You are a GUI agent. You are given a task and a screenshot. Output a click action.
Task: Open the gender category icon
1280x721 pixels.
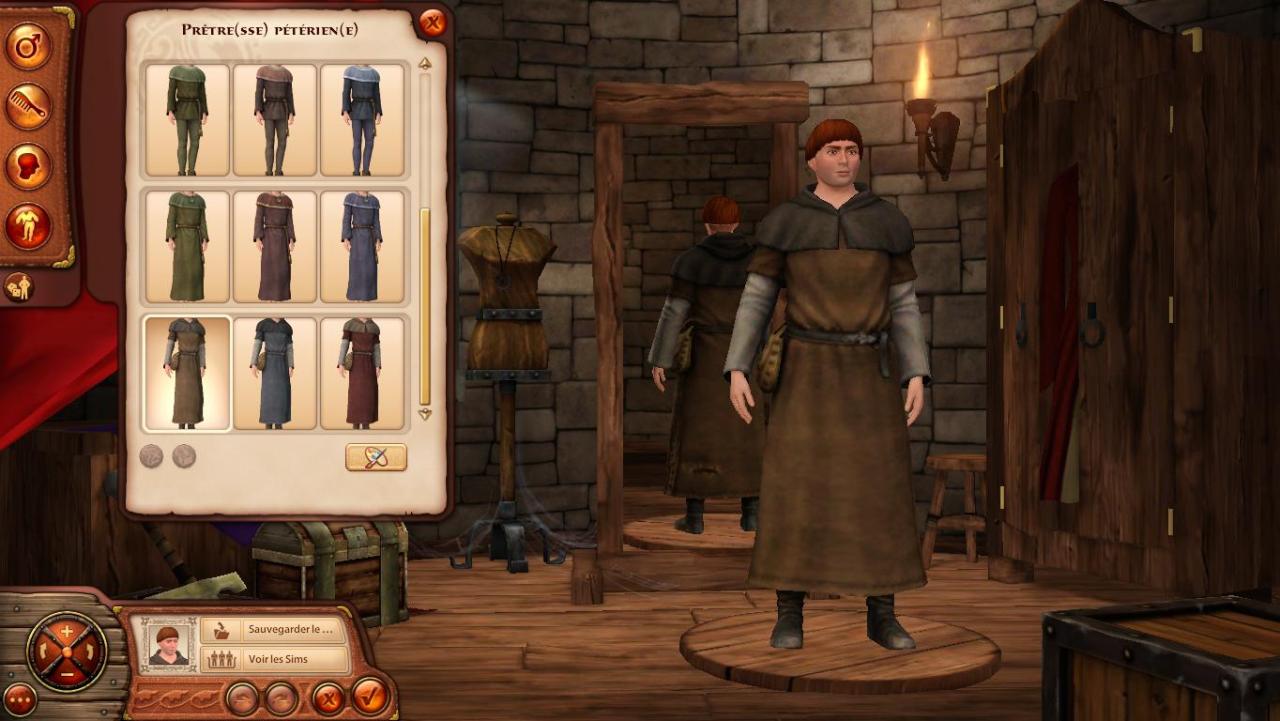(x=28, y=46)
